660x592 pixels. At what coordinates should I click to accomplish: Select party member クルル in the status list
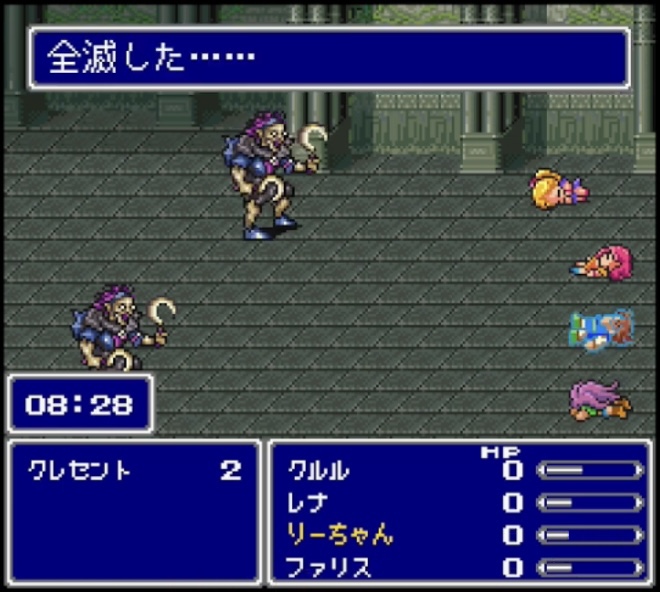click(x=319, y=470)
